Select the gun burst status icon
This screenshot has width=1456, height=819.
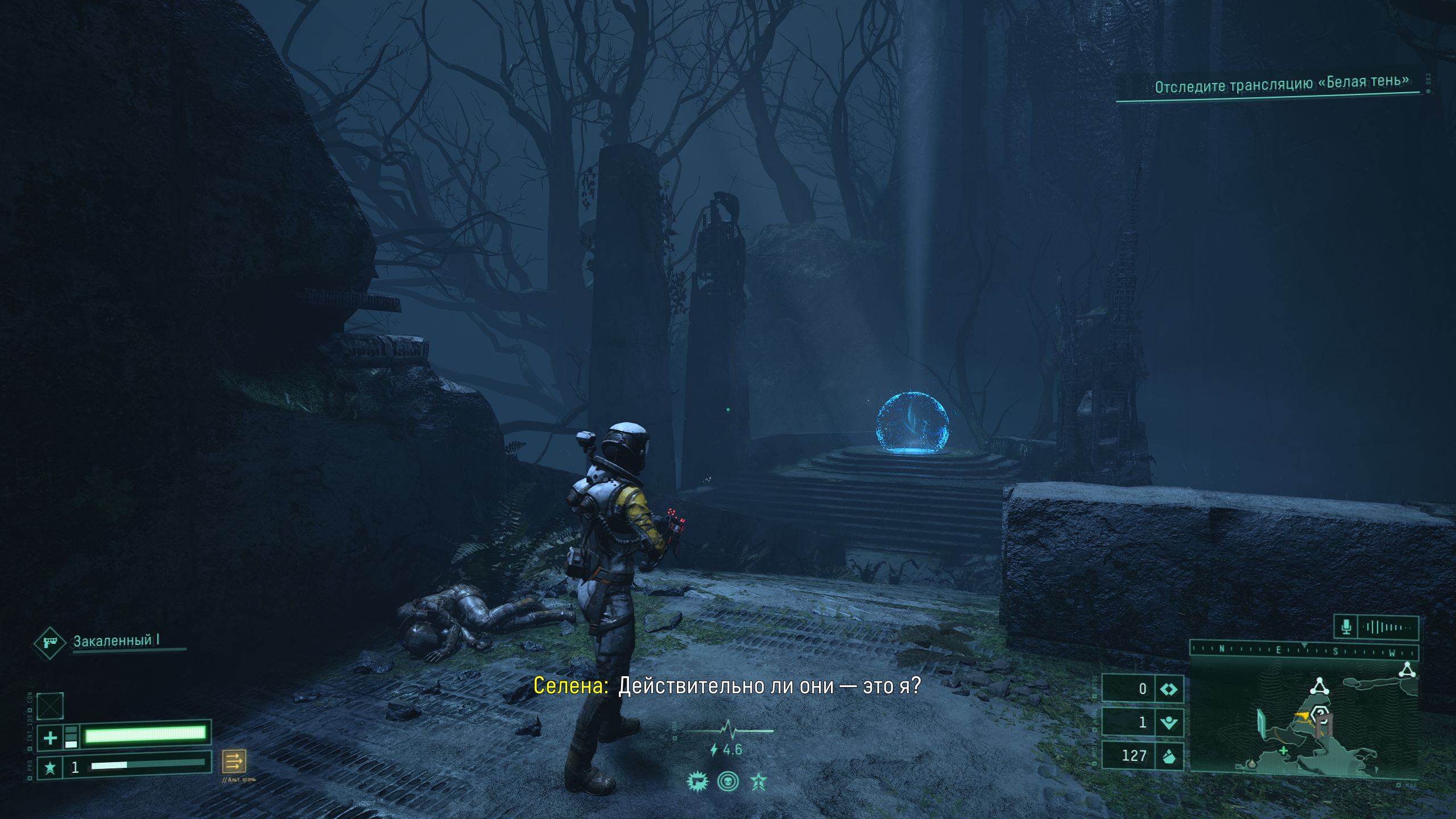(x=696, y=781)
